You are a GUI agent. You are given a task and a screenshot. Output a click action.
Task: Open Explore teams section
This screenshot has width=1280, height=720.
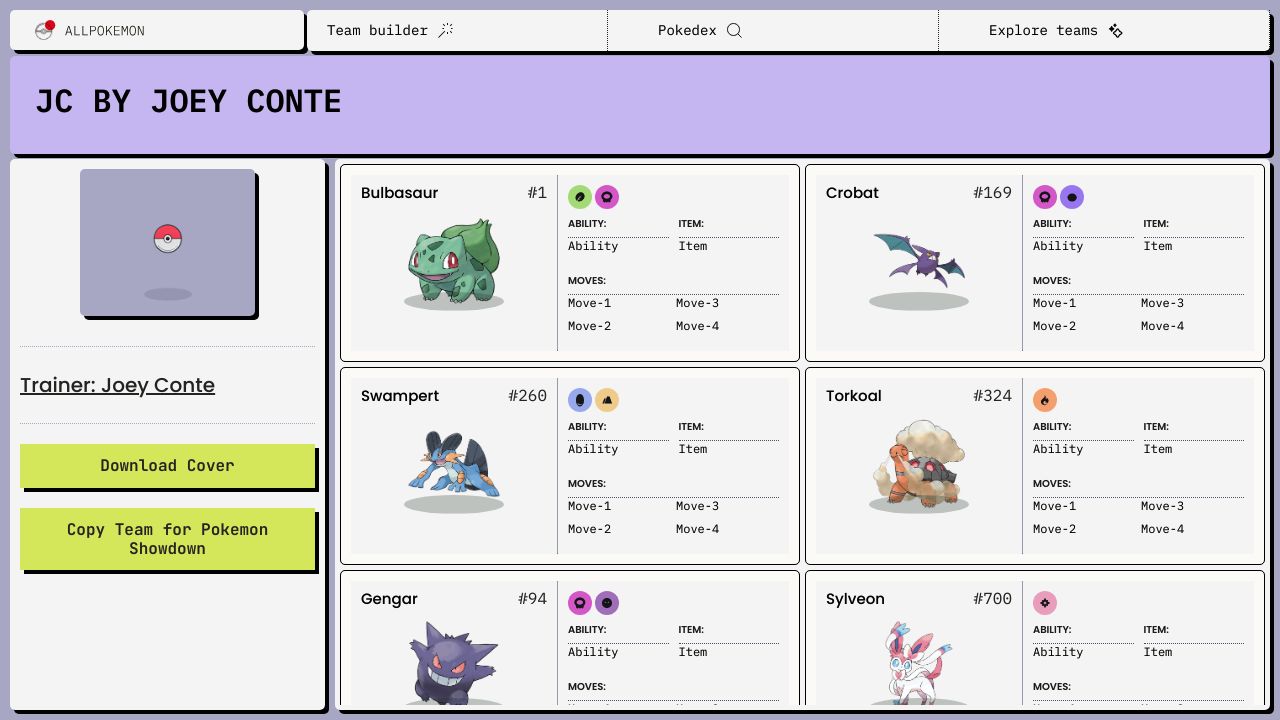click(x=1055, y=31)
